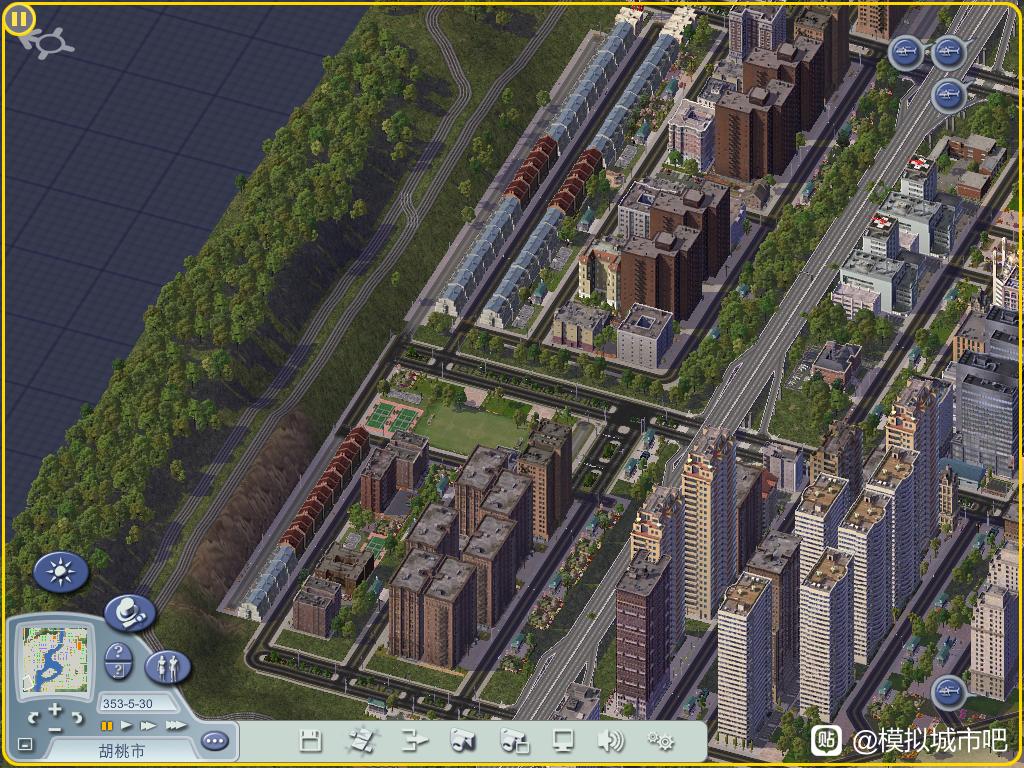The width and height of the screenshot is (1024, 768).
Task: Zoom out with the minus button
Action: [x=55, y=730]
